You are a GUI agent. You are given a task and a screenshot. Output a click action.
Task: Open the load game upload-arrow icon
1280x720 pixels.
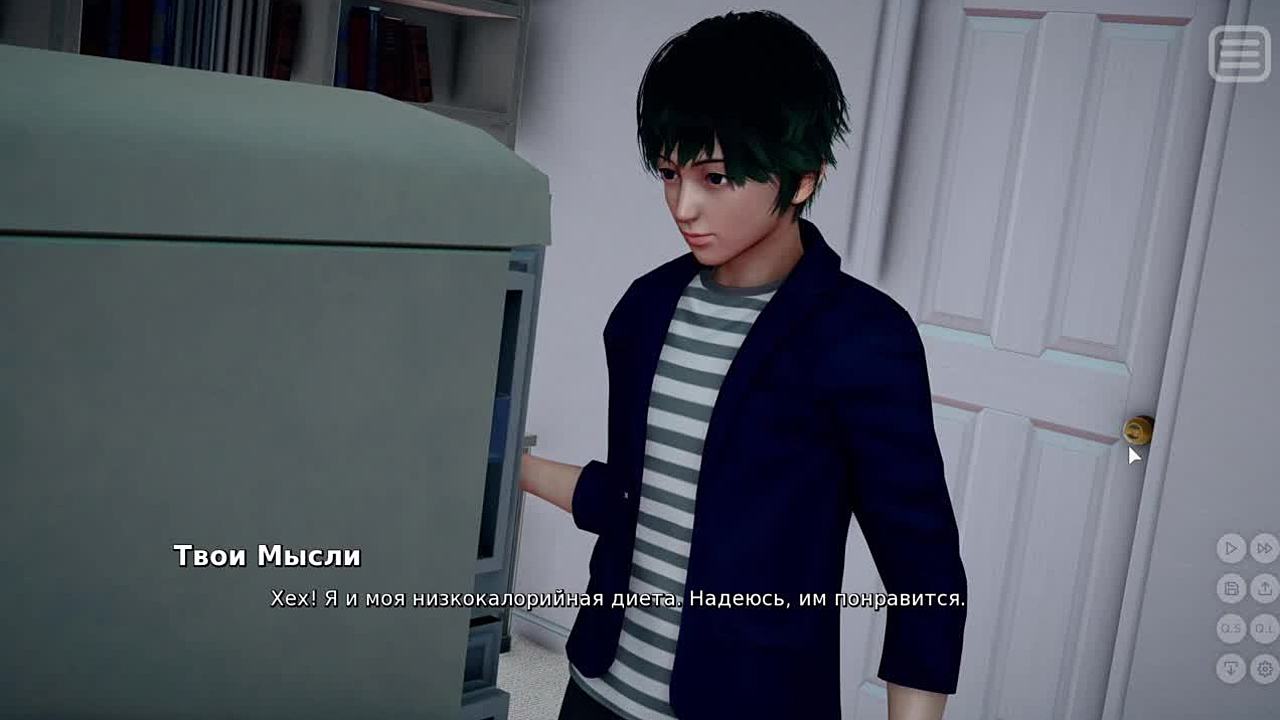point(1264,588)
